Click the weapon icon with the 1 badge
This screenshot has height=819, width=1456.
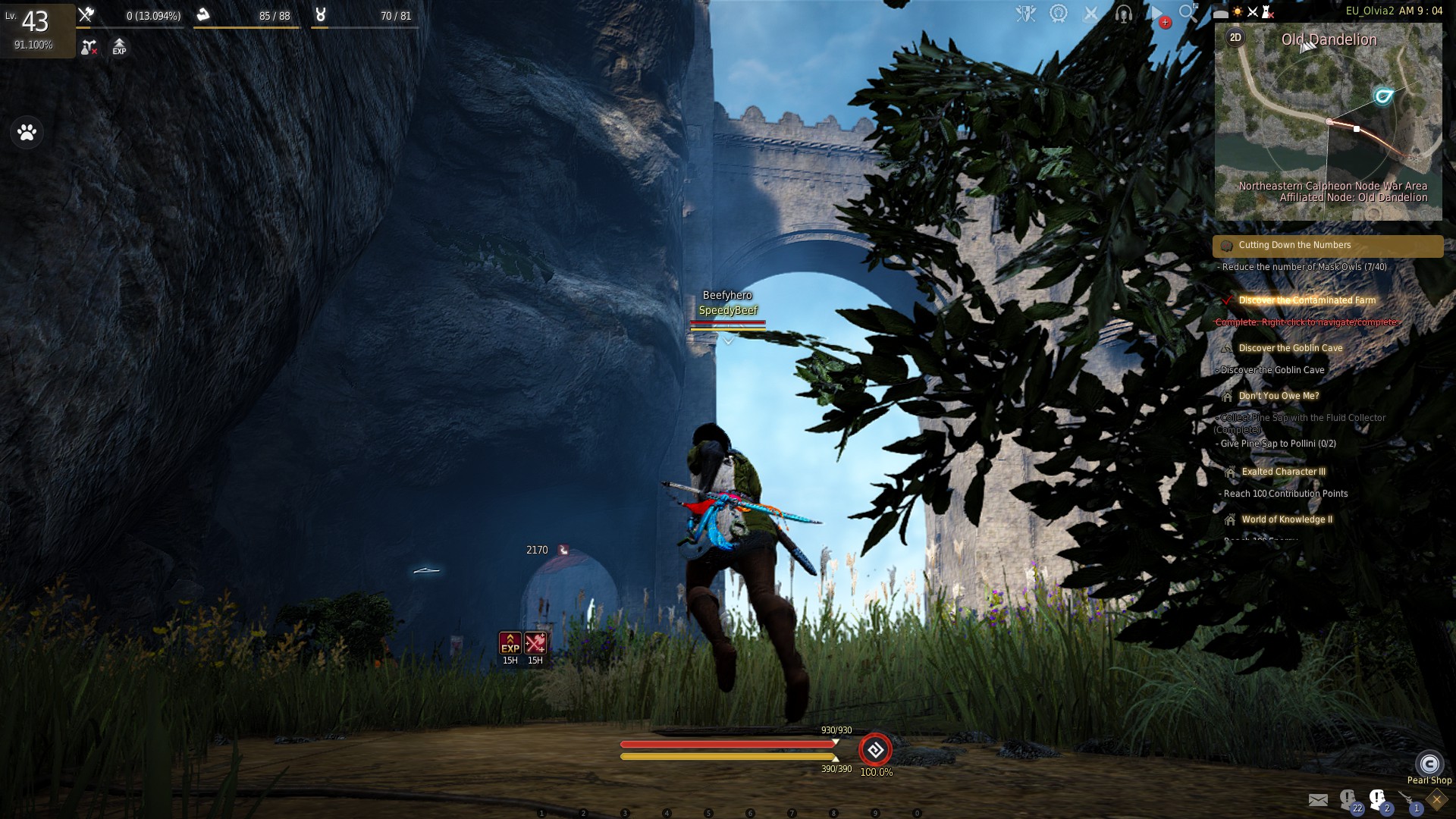click(x=1407, y=799)
